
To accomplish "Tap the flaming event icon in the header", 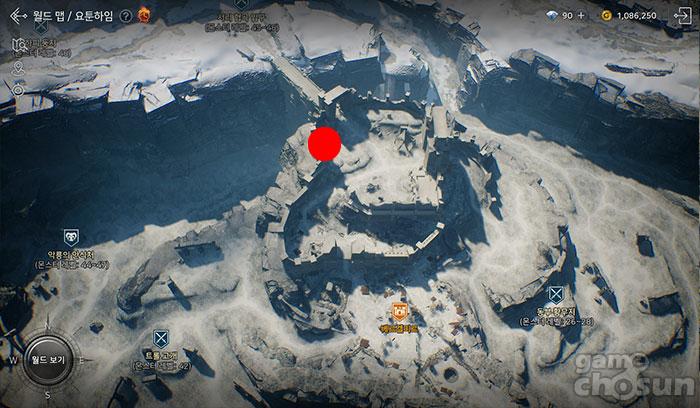I will [144, 14].
